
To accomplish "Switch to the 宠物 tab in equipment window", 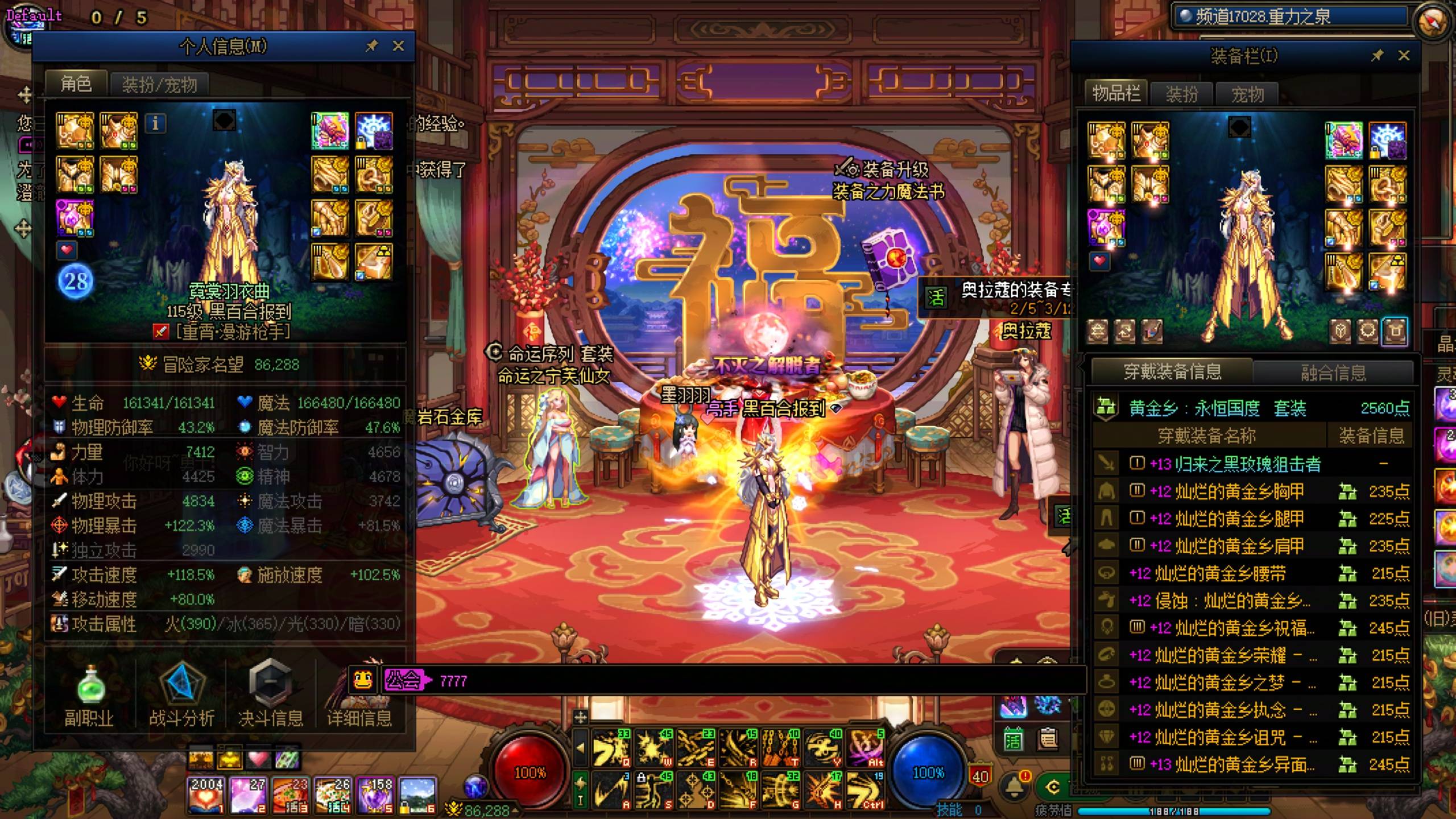I will click(1247, 94).
